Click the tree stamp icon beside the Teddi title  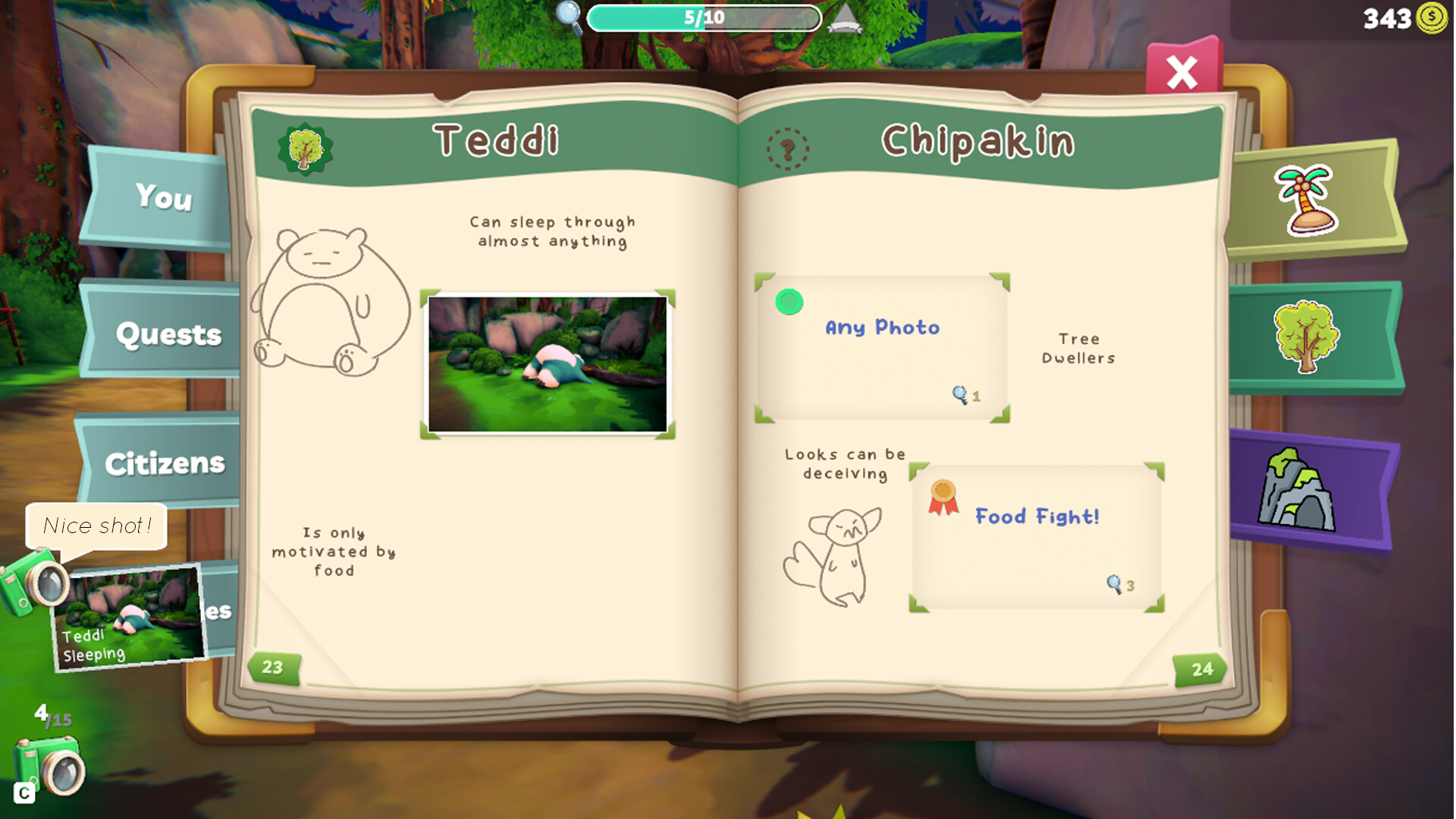[306, 146]
